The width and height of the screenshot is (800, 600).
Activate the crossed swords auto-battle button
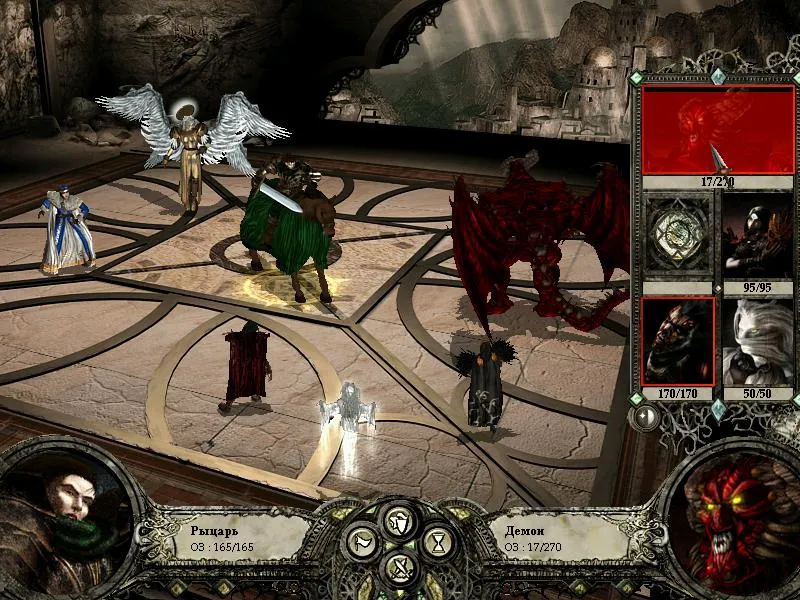400,570
